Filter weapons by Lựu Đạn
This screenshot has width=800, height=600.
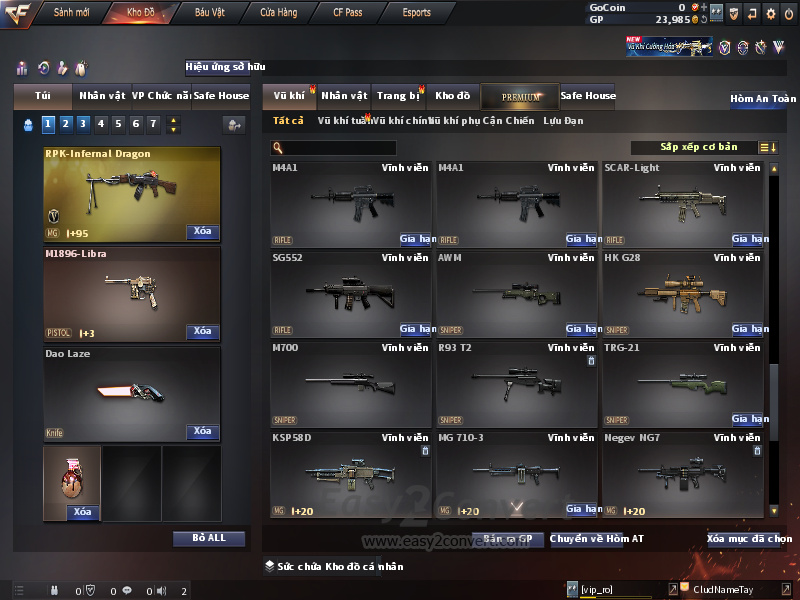(563, 121)
